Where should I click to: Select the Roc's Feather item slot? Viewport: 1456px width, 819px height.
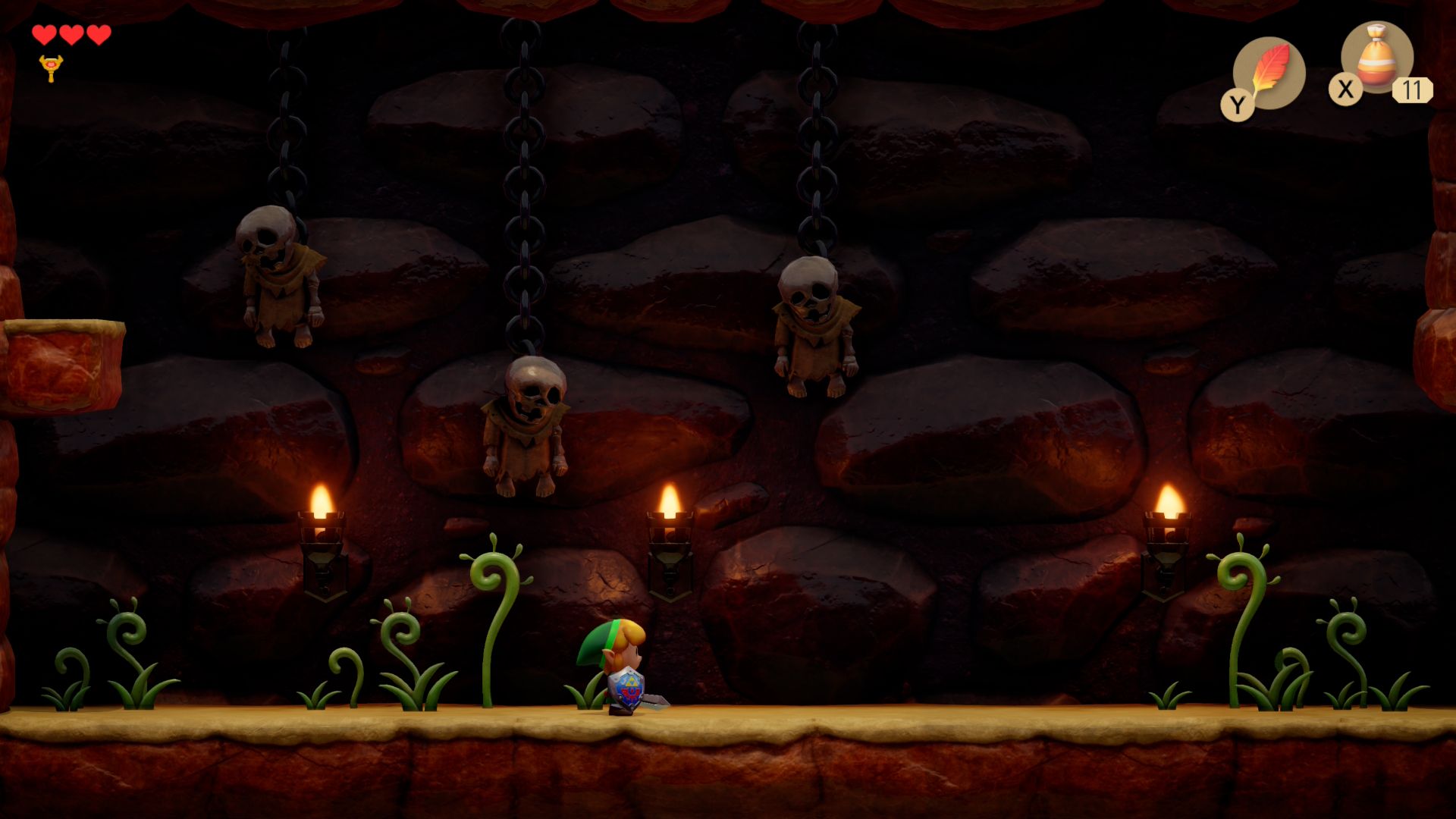click(1269, 74)
